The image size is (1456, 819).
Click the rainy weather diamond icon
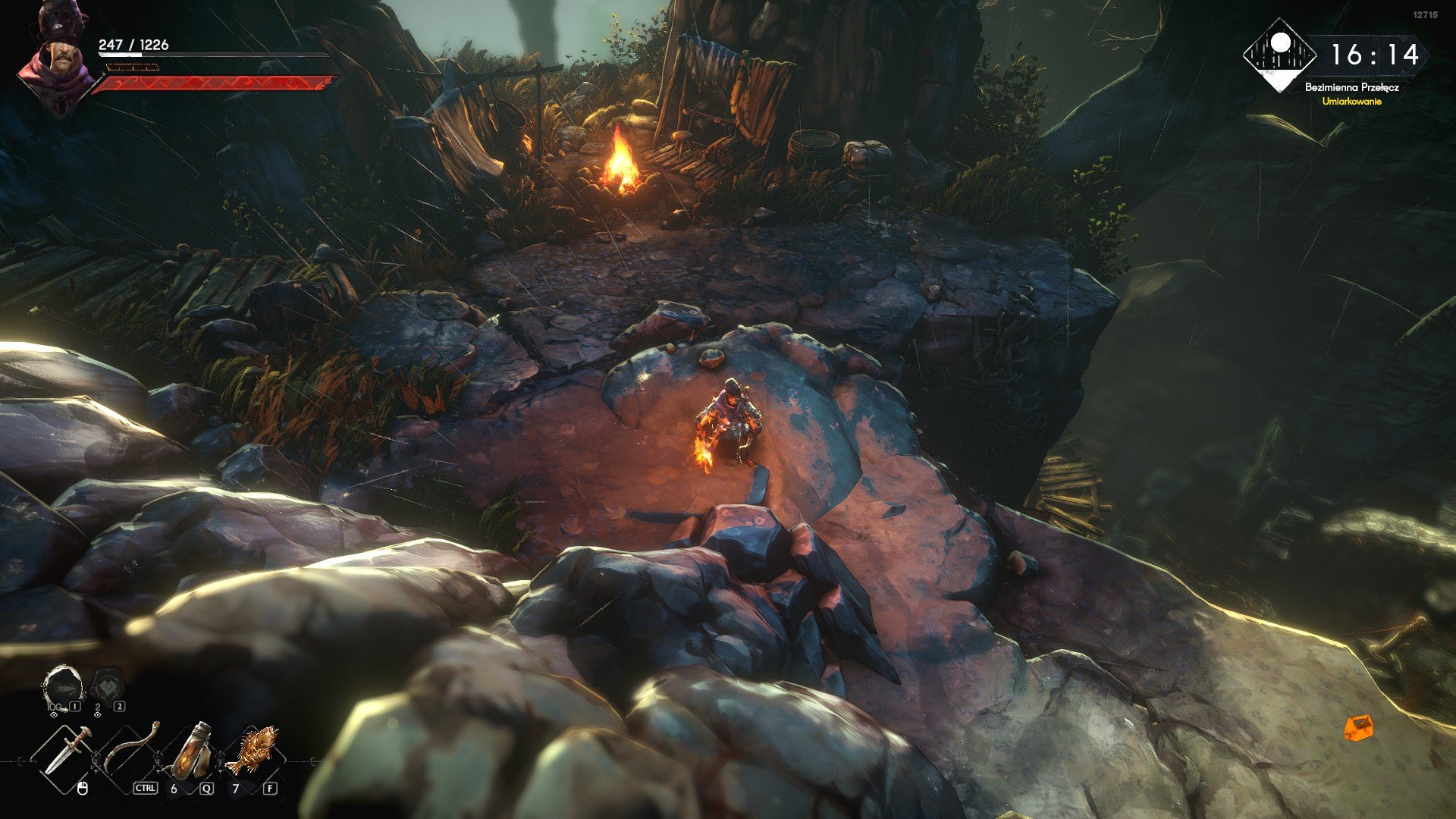pyautogui.click(x=1279, y=55)
